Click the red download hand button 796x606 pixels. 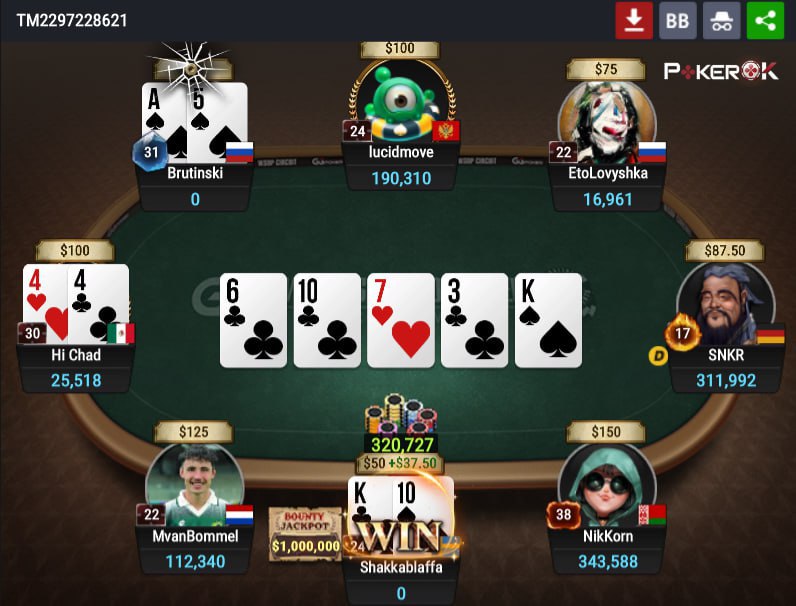coord(633,20)
